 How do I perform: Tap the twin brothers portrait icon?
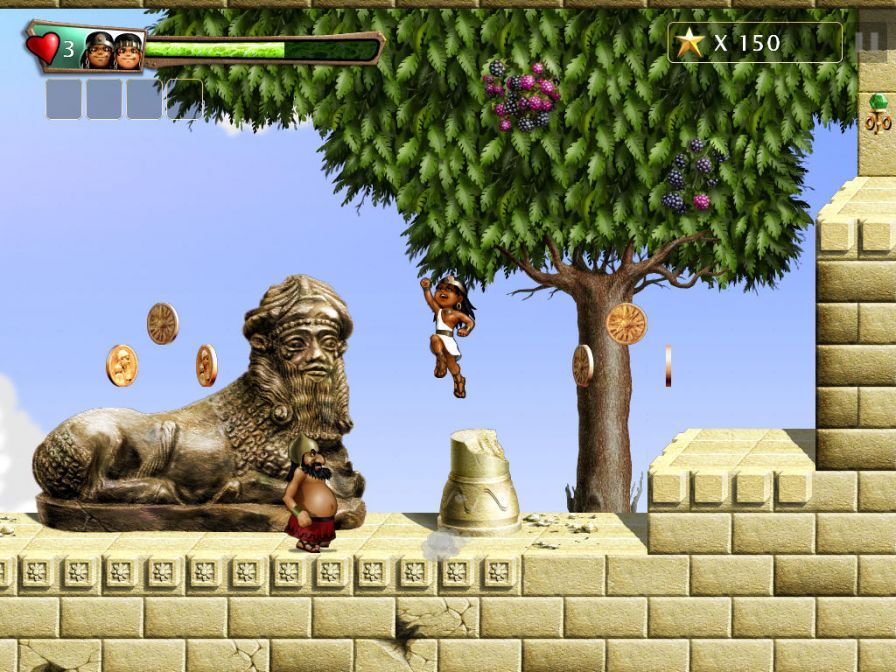point(112,50)
